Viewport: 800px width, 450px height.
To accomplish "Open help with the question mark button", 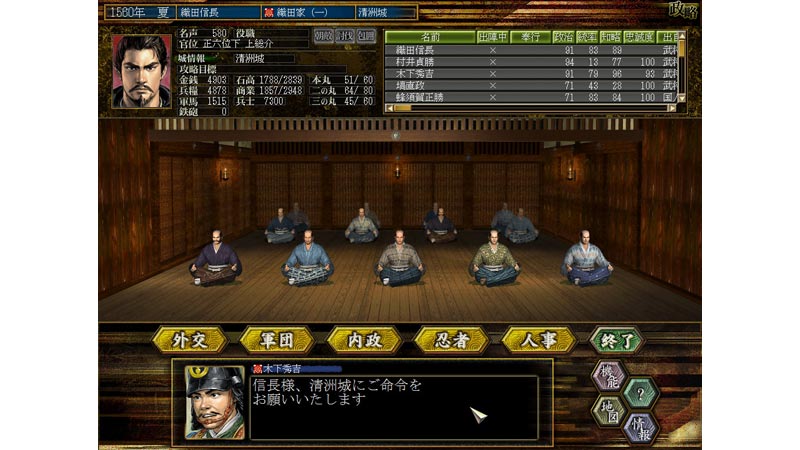I will click(638, 393).
